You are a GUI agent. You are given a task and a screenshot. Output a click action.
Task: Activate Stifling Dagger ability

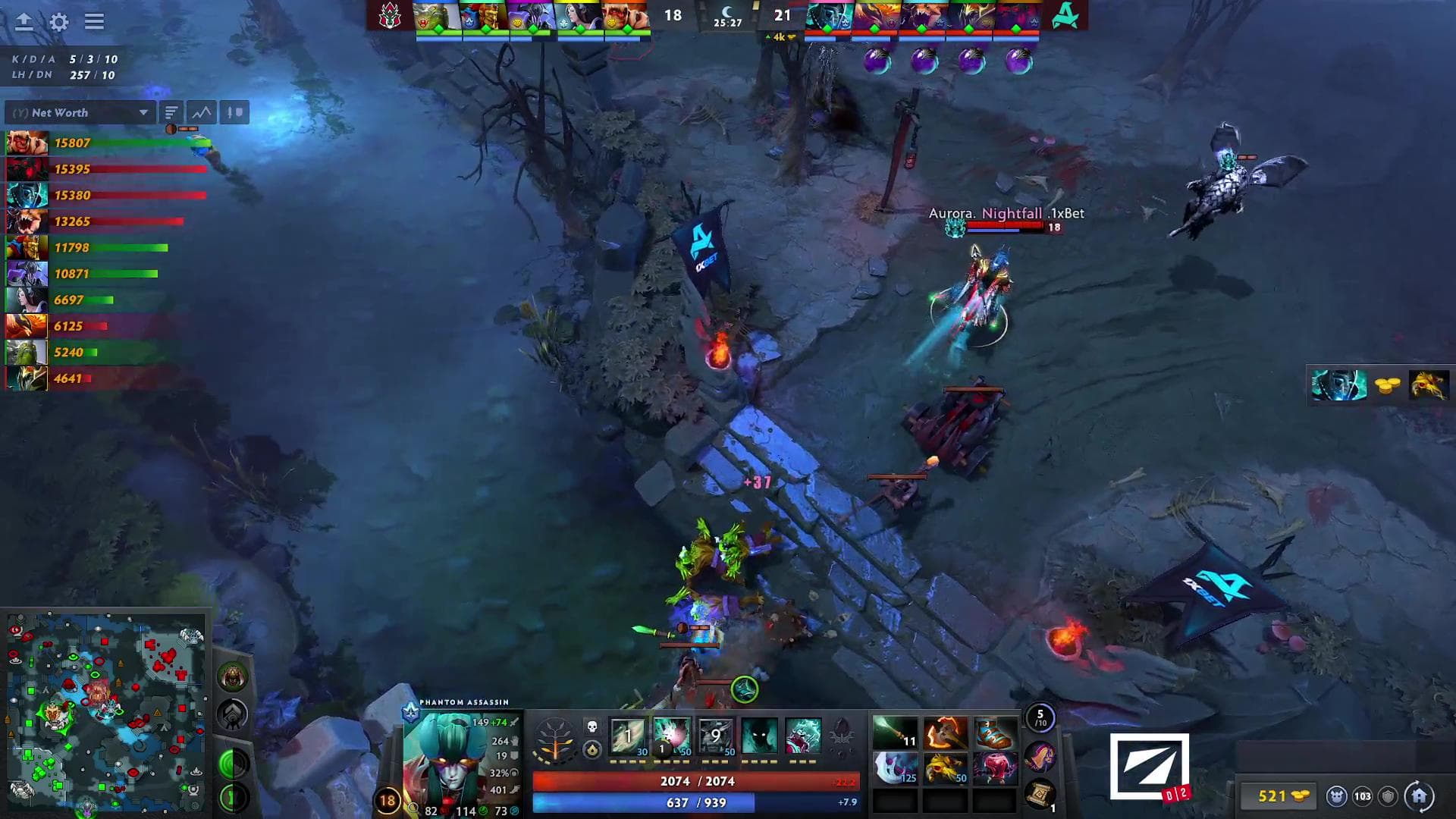pyautogui.click(x=628, y=736)
